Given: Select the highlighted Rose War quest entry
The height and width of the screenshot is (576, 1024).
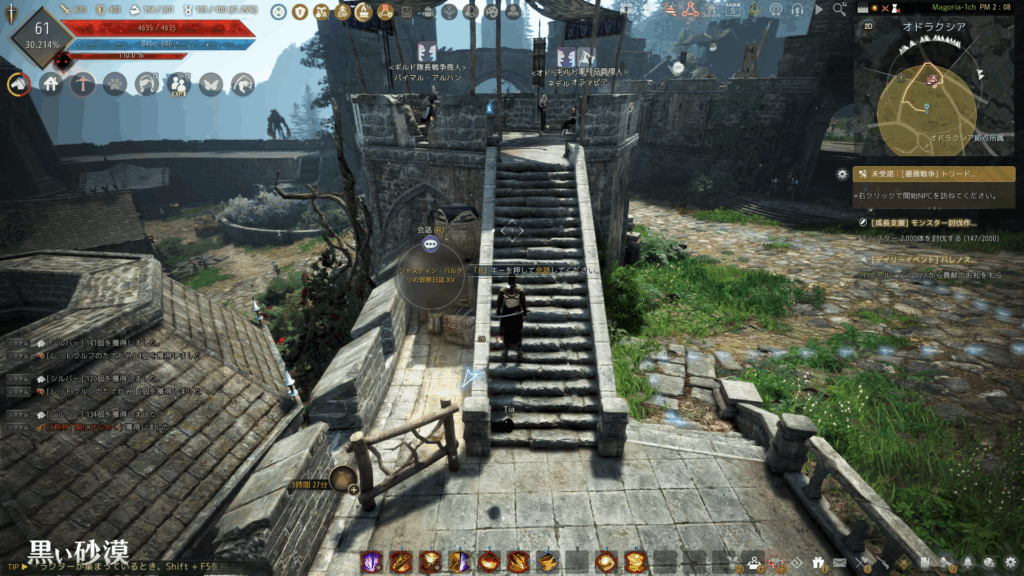Looking at the screenshot, I should (935, 174).
